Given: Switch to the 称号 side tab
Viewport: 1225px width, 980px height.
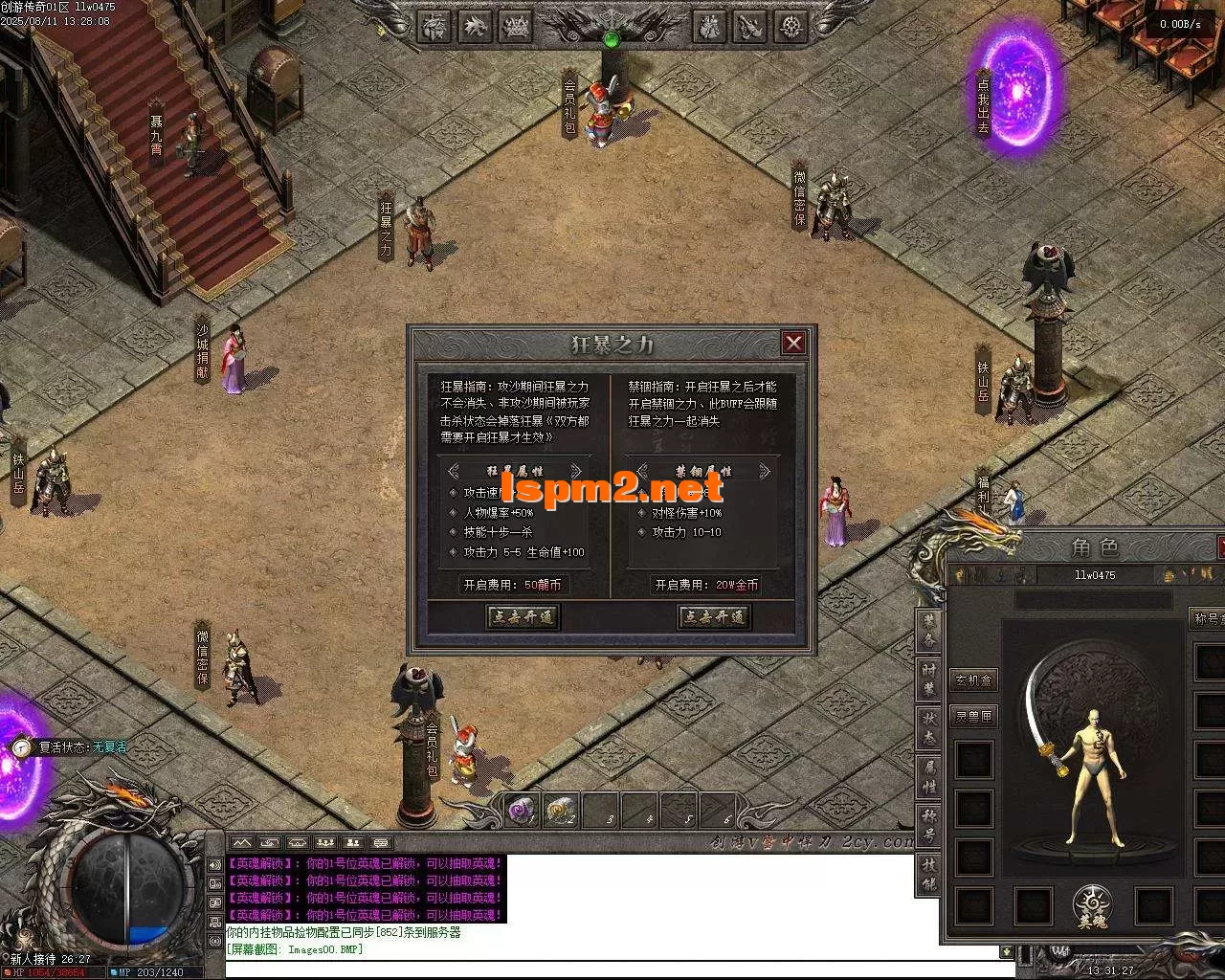Looking at the screenshot, I should [928, 826].
